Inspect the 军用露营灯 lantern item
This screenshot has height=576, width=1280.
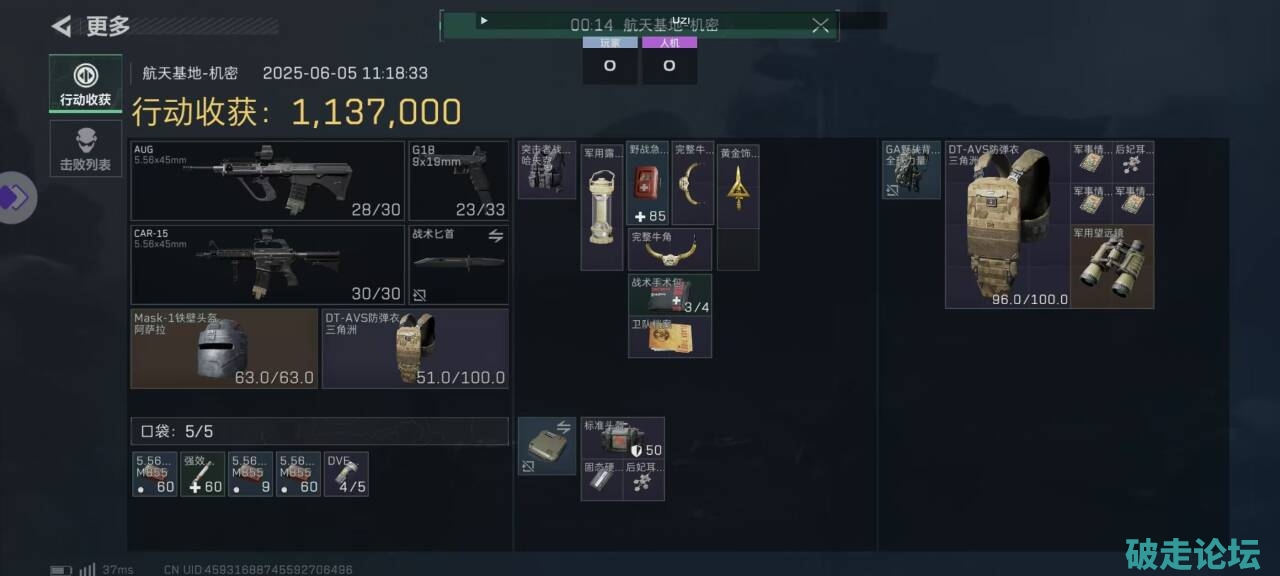(602, 206)
